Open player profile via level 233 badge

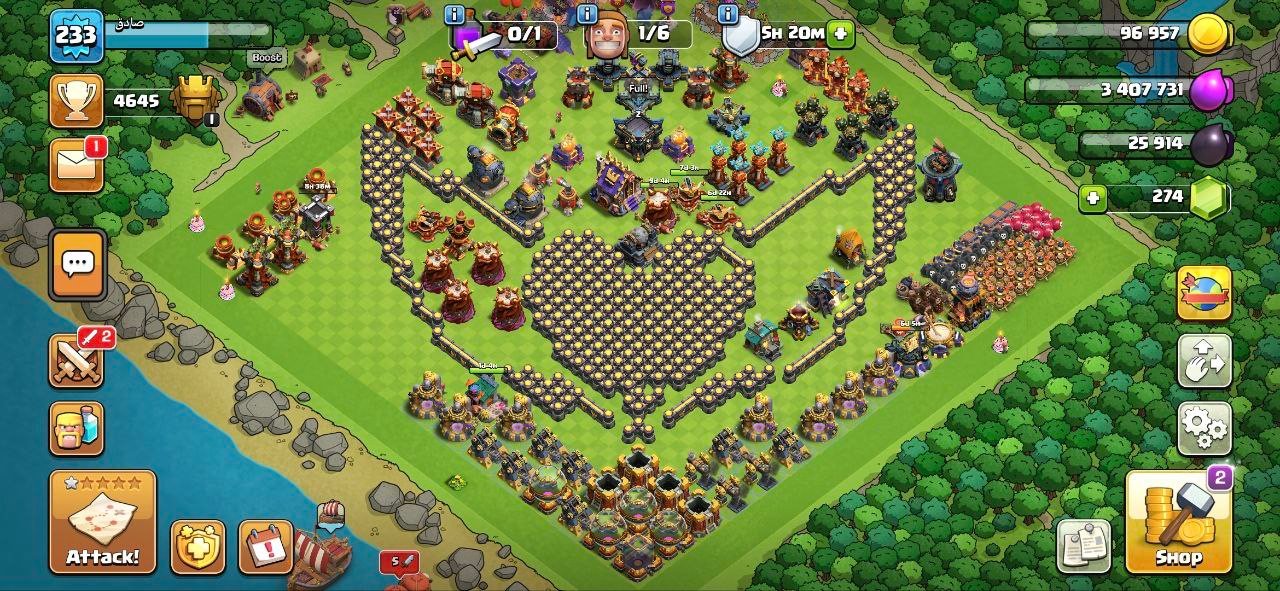point(76,37)
